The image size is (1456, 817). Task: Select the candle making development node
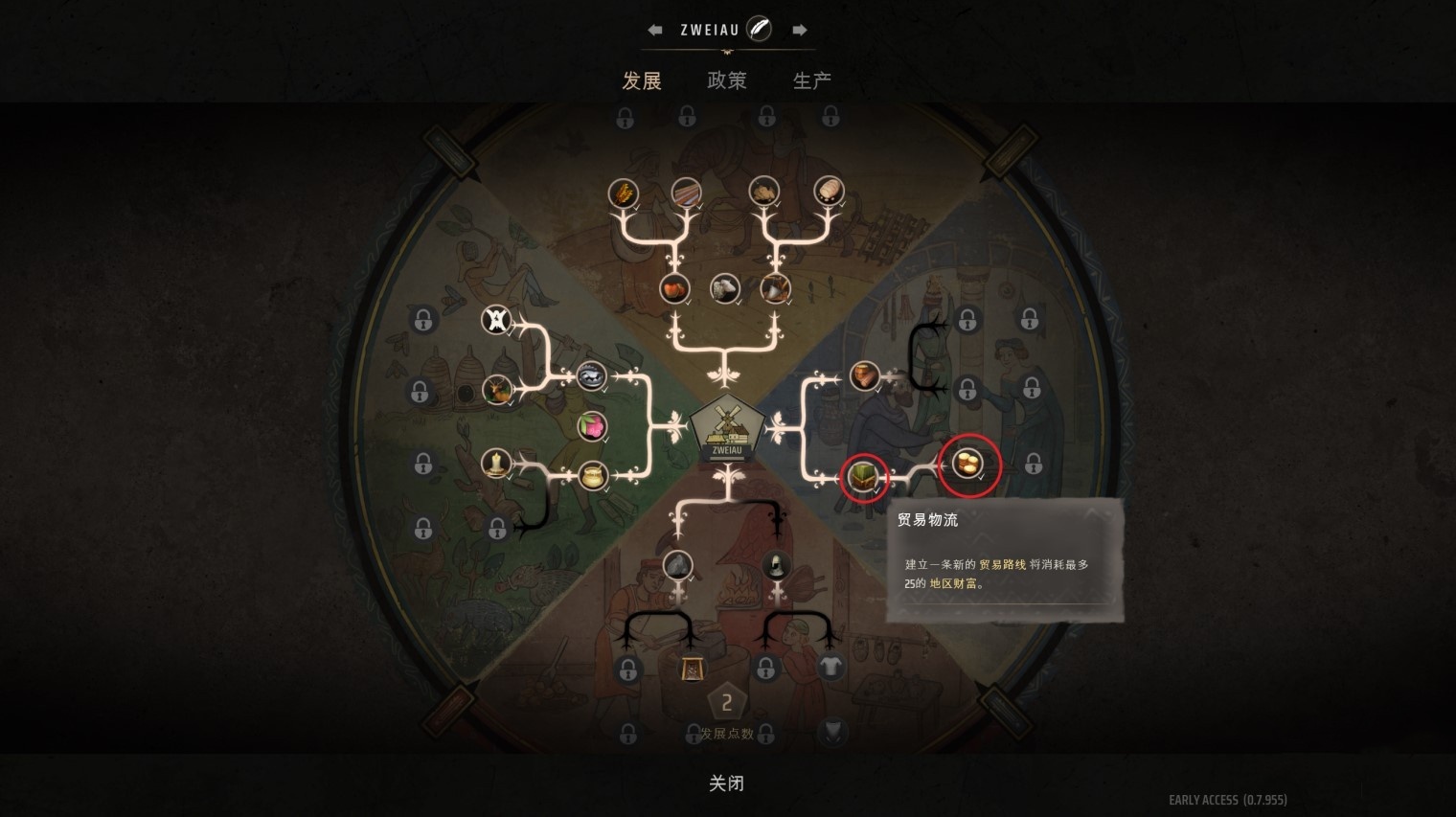click(x=495, y=465)
